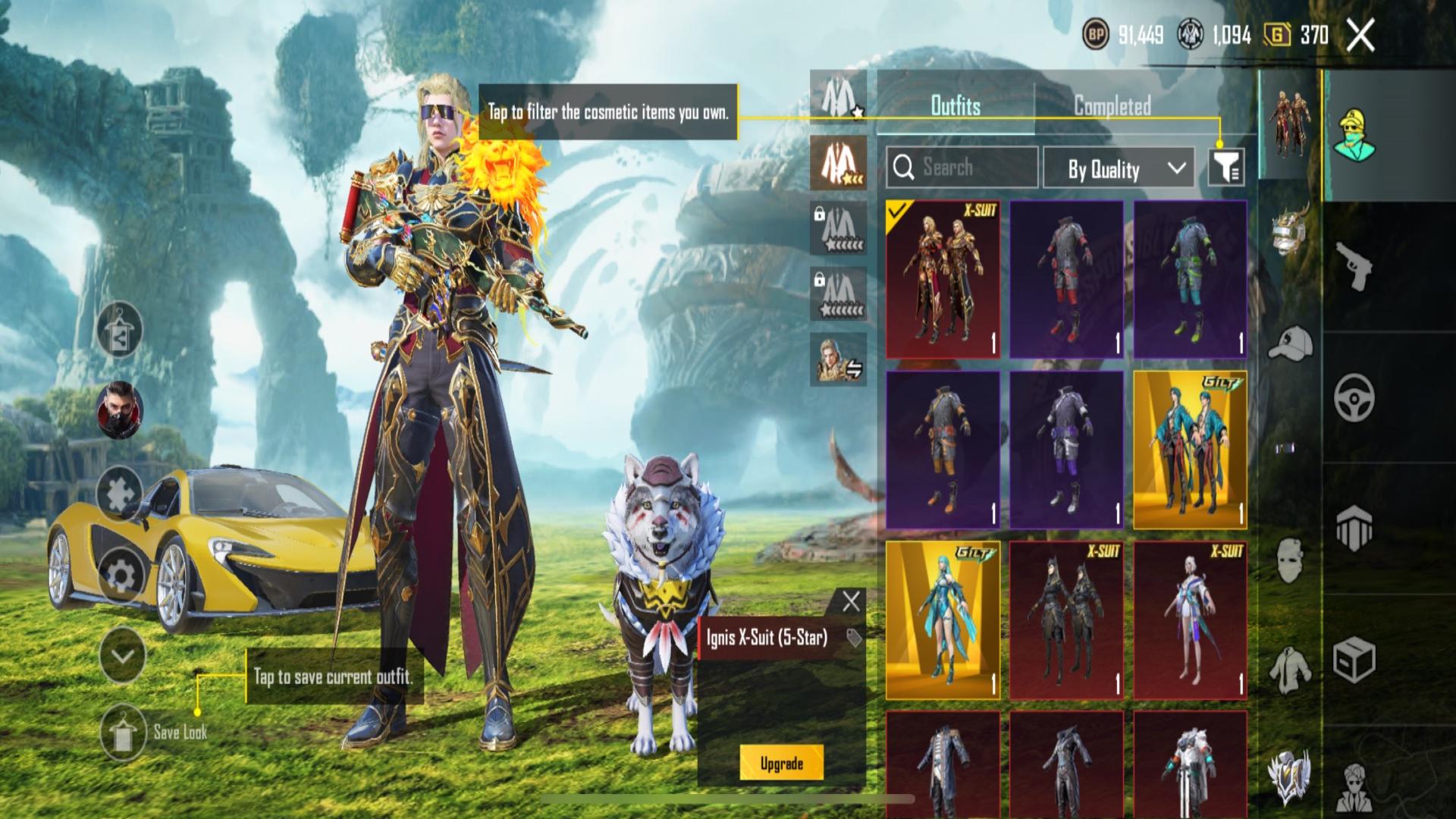
Task: Open the share outfit icon
Action: coord(120,330)
